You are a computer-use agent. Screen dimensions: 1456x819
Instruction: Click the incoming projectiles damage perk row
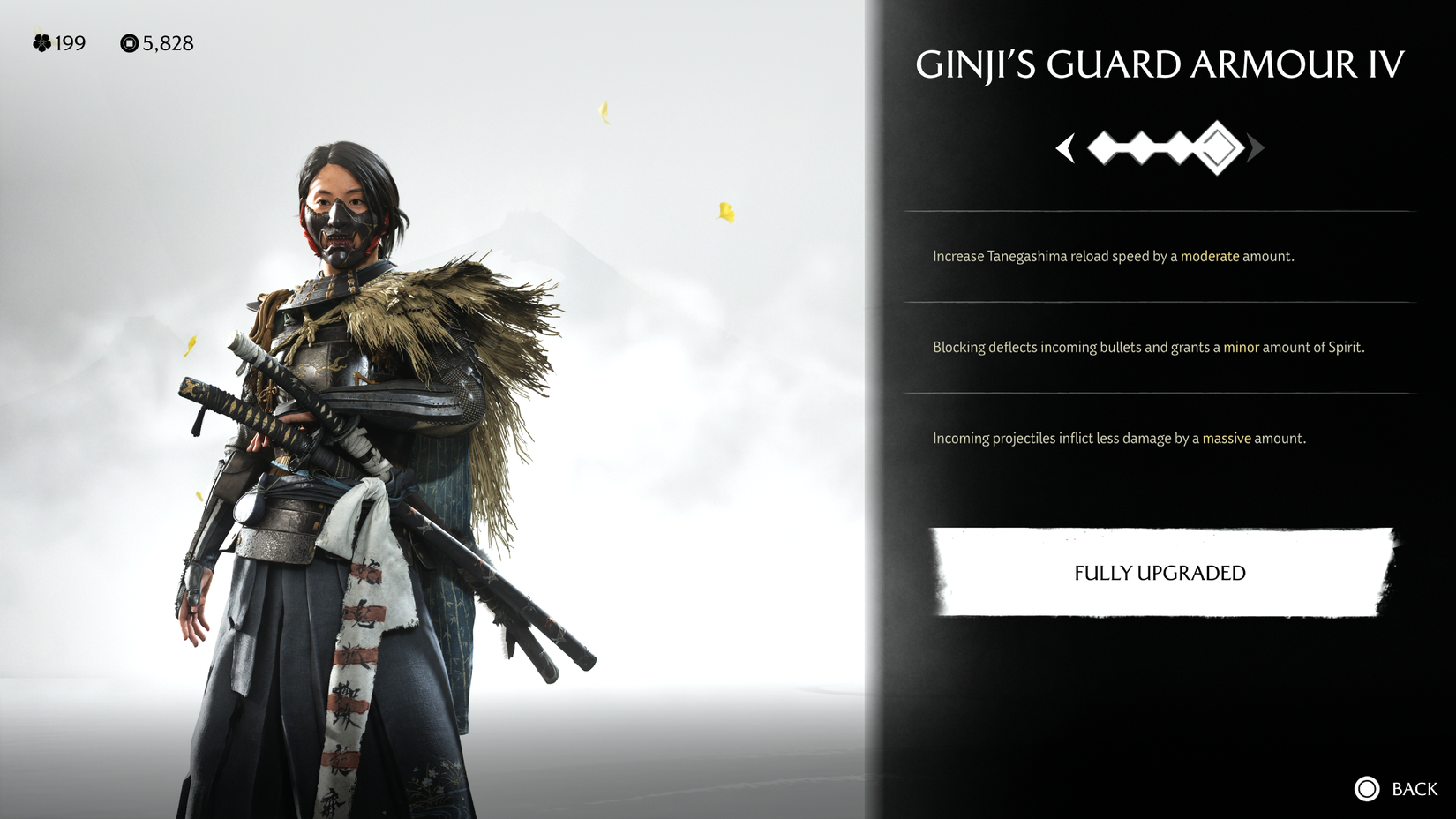[1119, 438]
